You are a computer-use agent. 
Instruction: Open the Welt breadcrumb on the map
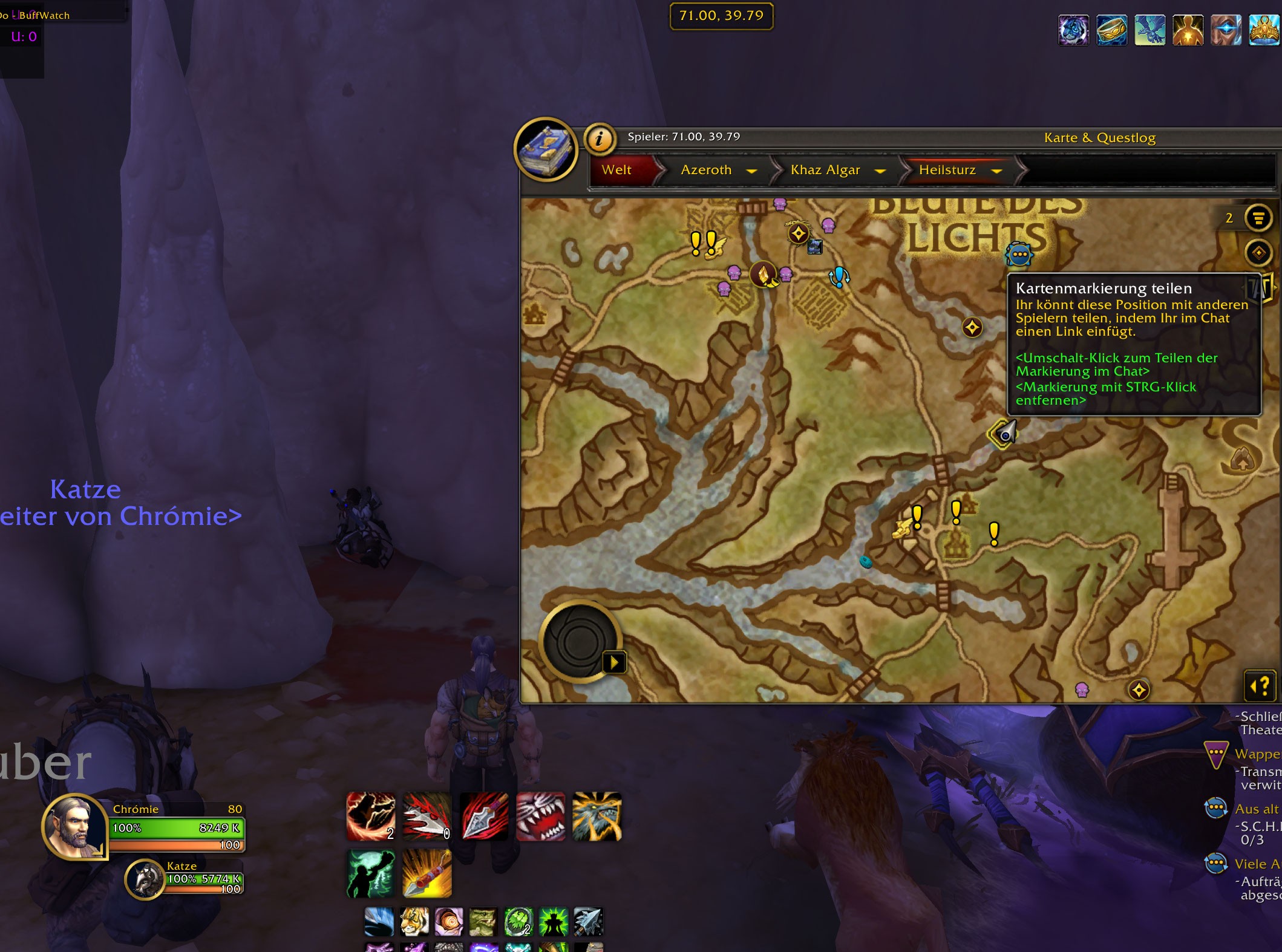click(x=616, y=170)
